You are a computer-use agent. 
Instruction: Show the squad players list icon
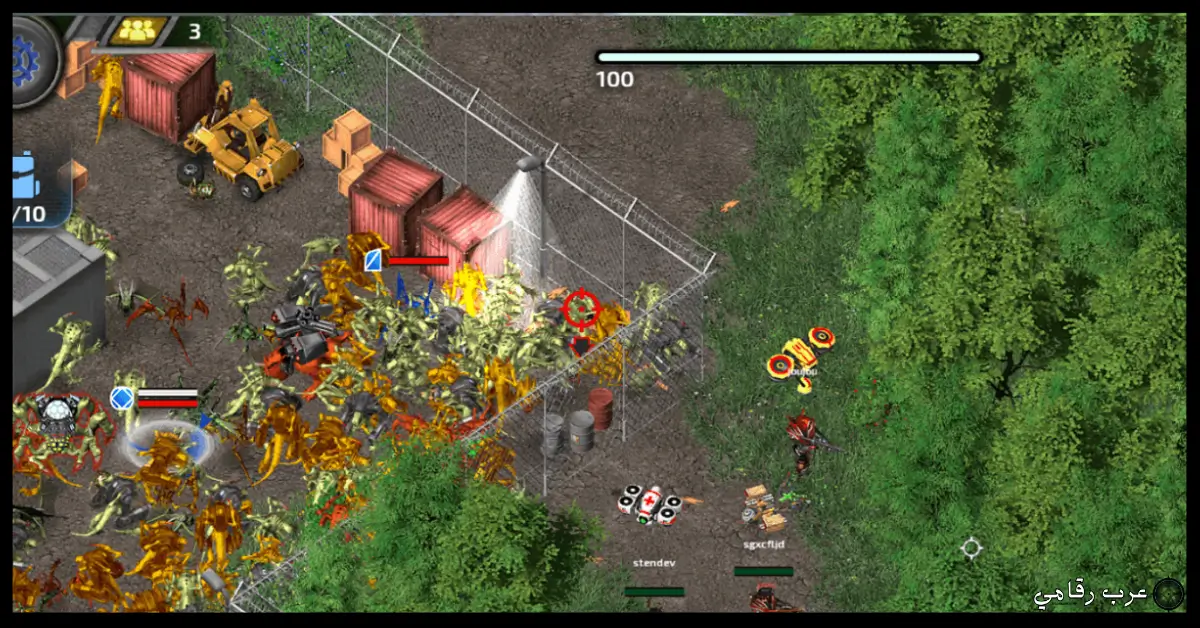pyautogui.click(x=138, y=31)
